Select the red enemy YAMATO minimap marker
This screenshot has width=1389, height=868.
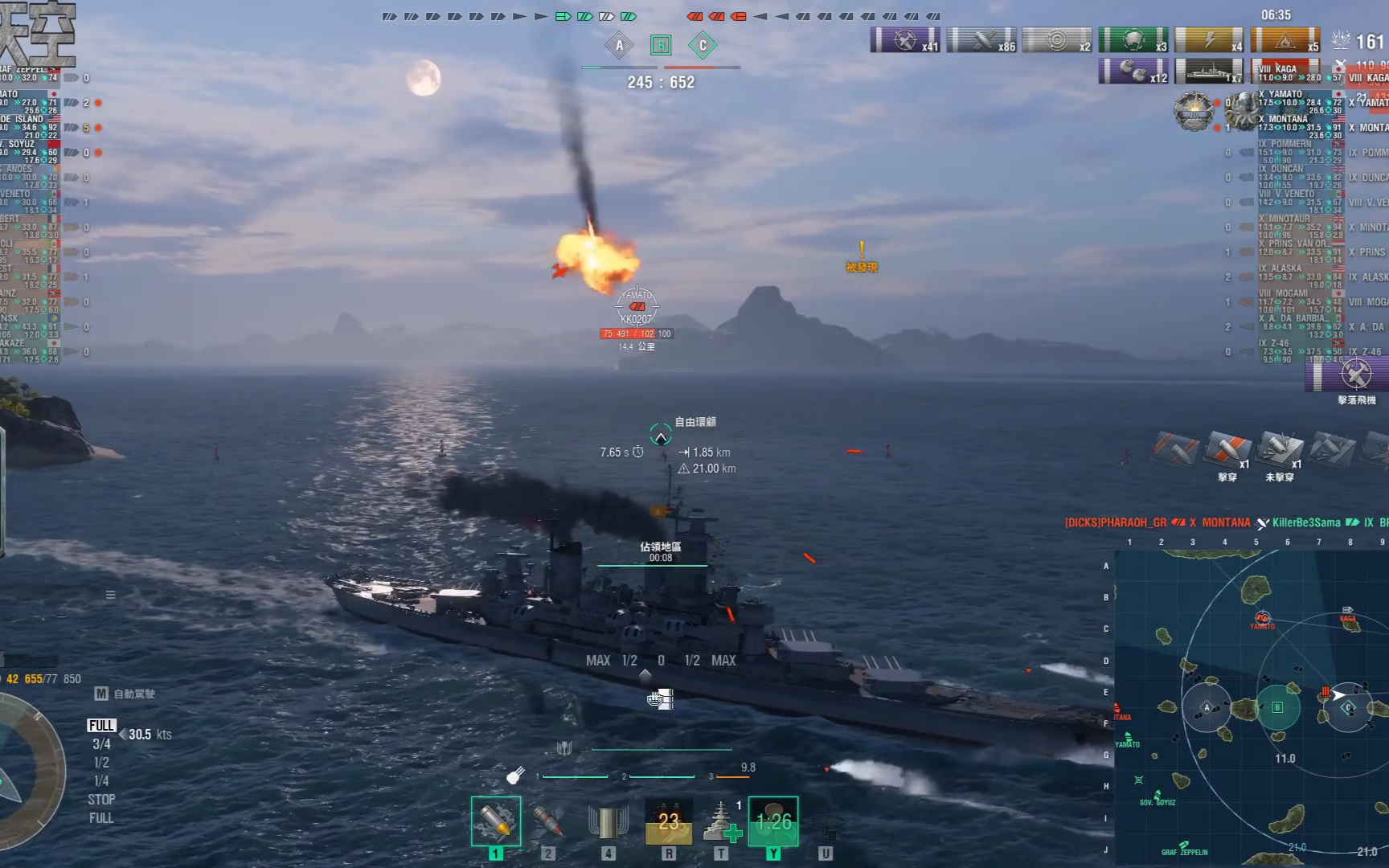[x=1262, y=619]
